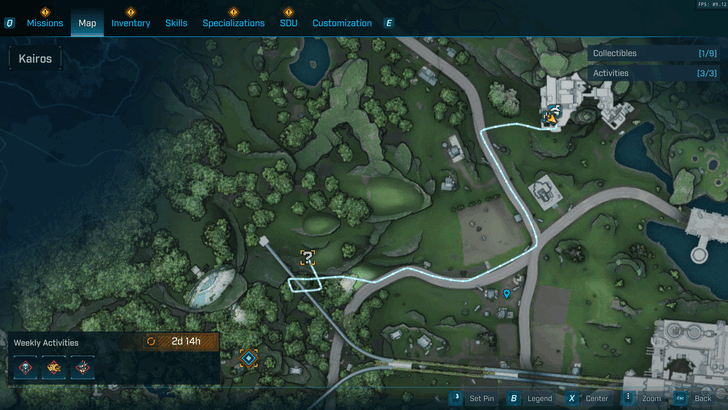The width and height of the screenshot is (728, 410).
Task: Click the player position marker at the base
Action: 549,119
